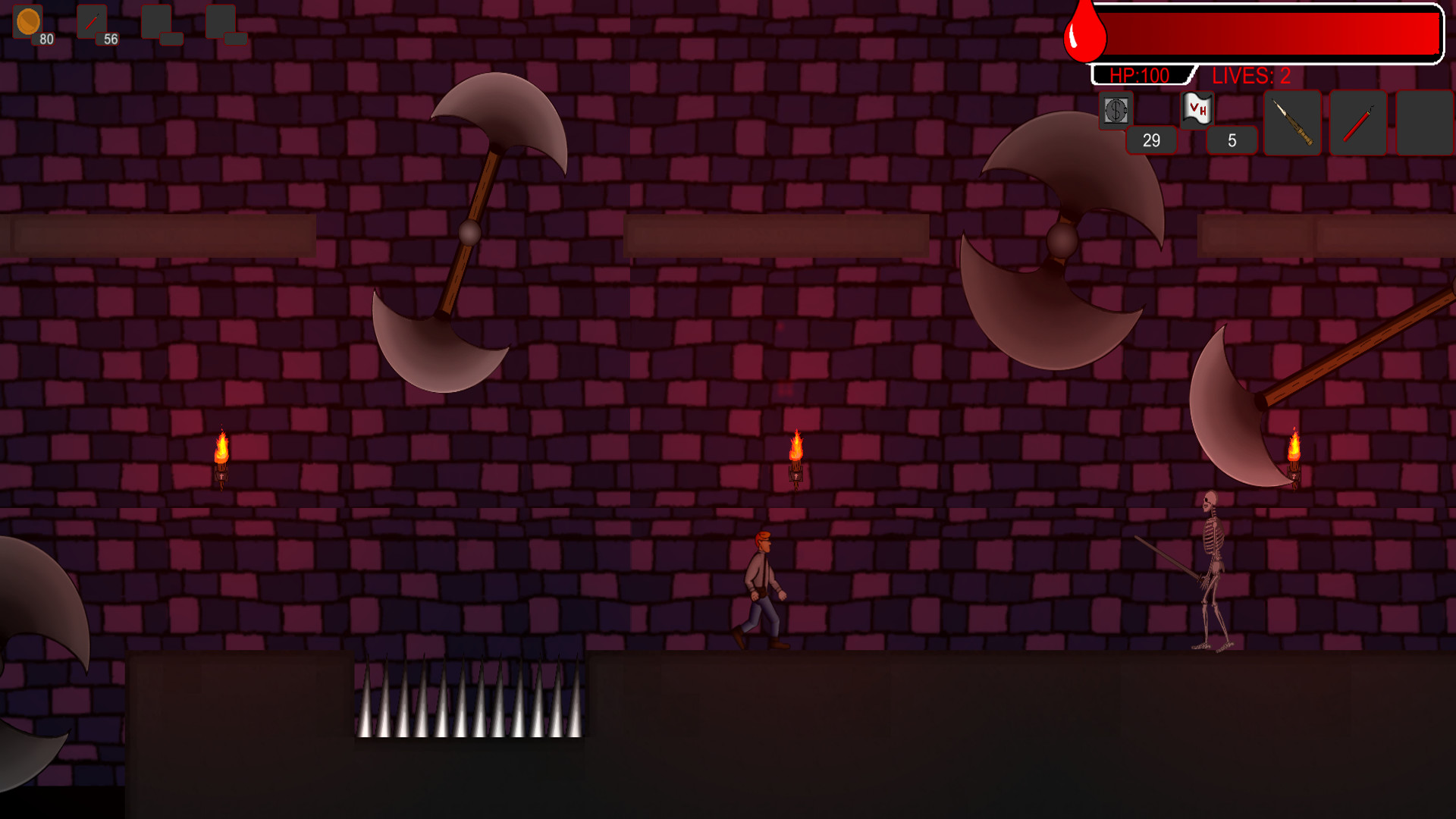Select the red match item showing 56
The height and width of the screenshot is (819, 1456).
point(91,22)
